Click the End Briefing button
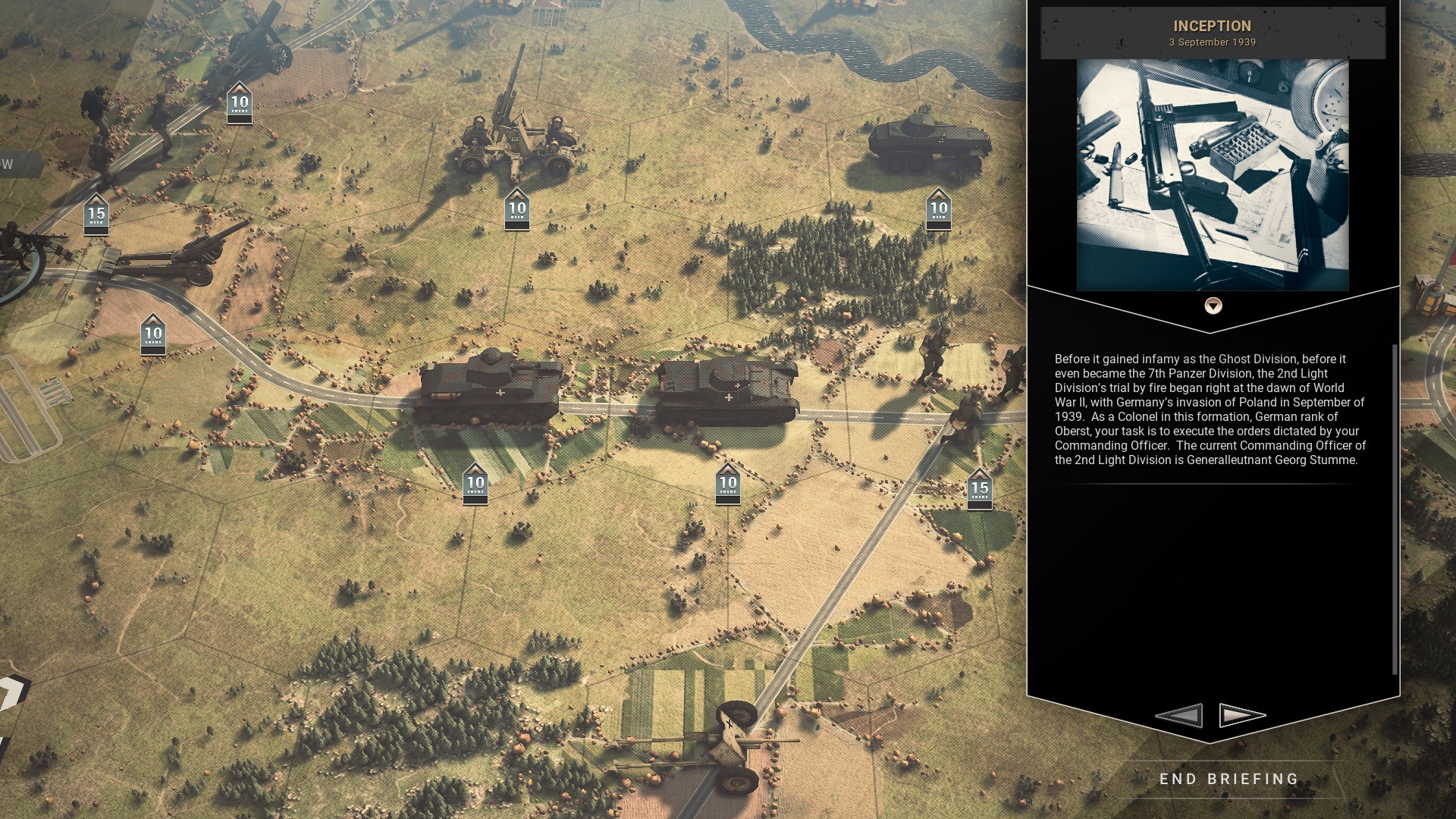Image resolution: width=1456 pixels, height=819 pixels. pyautogui.click(x=1228, y=779)
